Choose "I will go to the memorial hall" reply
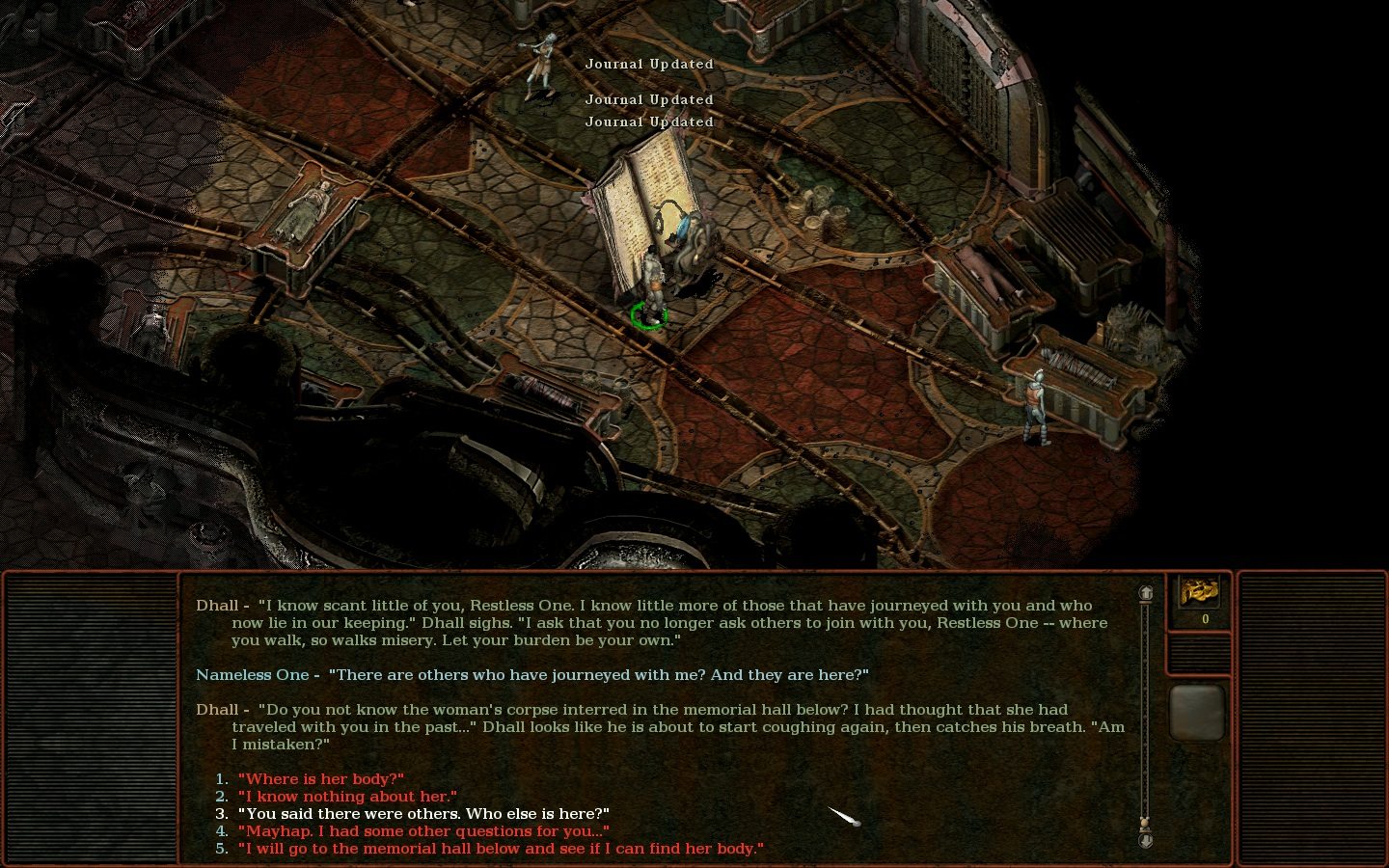The width and height of the screenshot is (1389, 868). pyautogui.click(x=501, y=849)
